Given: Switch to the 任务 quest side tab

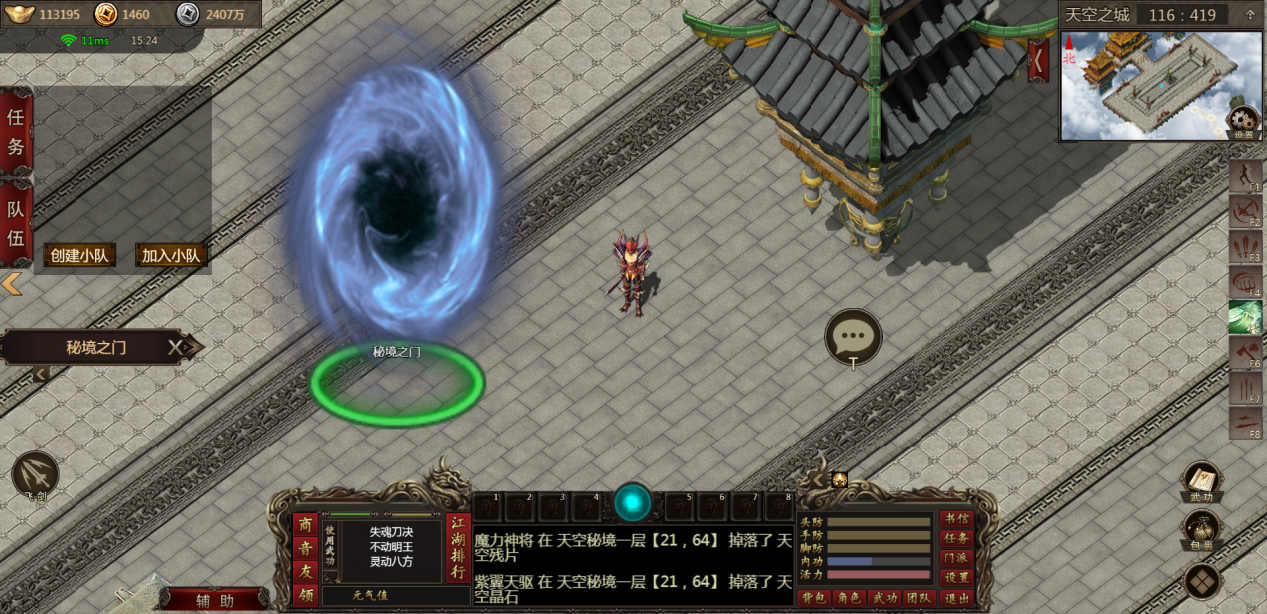Looking at the screenshot, I should tap(16, 131).
